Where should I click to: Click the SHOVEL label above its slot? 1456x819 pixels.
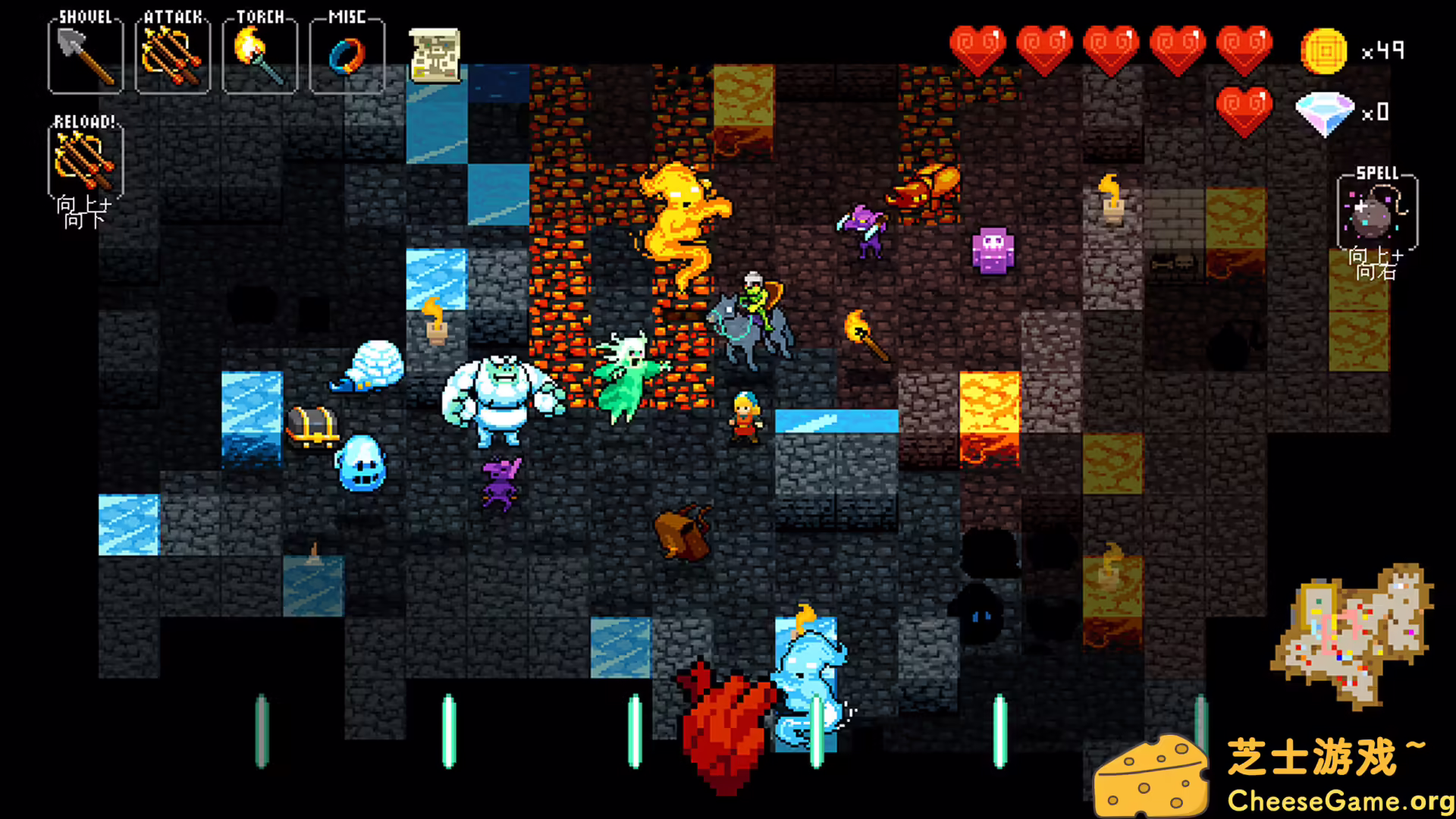85,15
